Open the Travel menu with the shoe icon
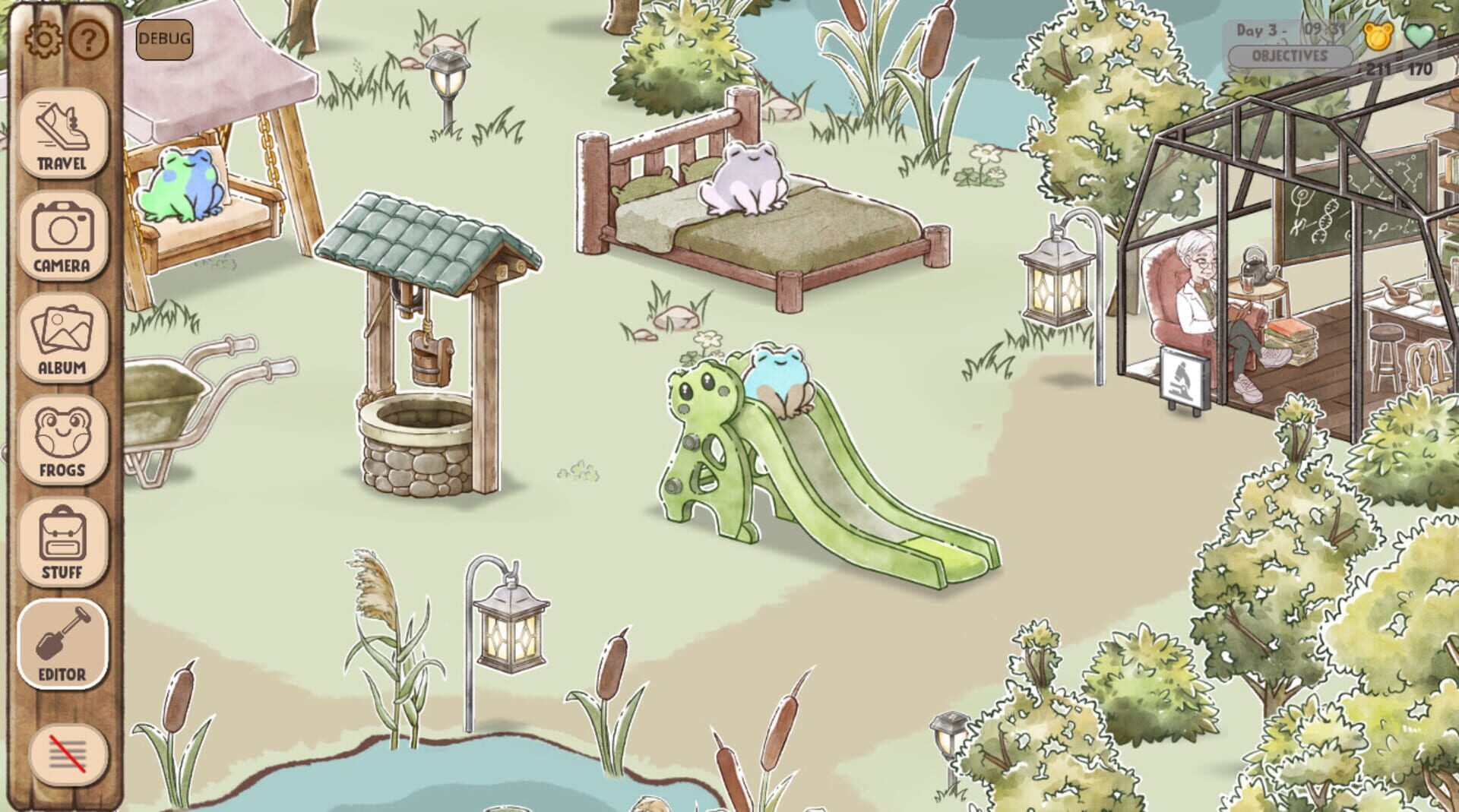The image size is (1459, 812). click(62, 131)
